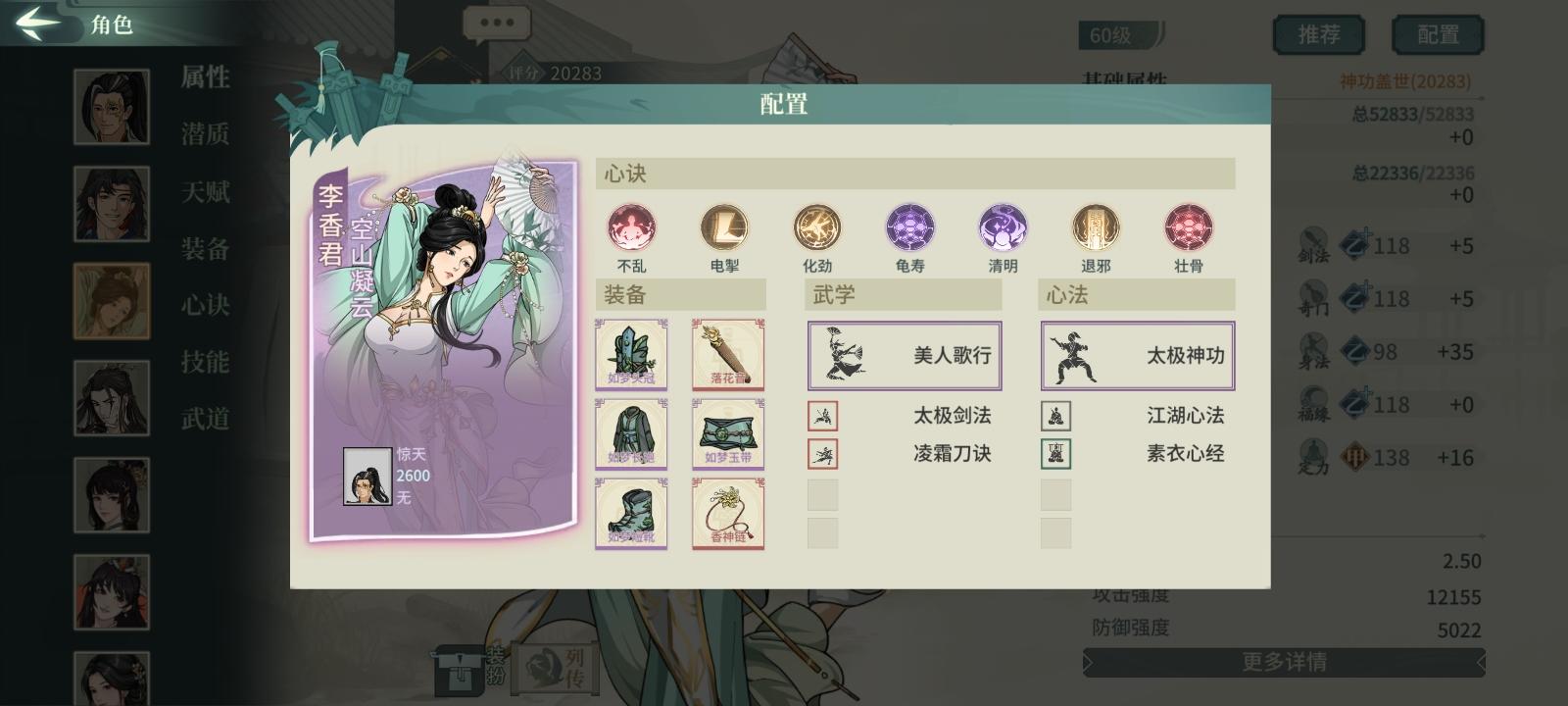Toggle the 退邪 heart technique
1568x706 pixels.
coord(1096,227)
